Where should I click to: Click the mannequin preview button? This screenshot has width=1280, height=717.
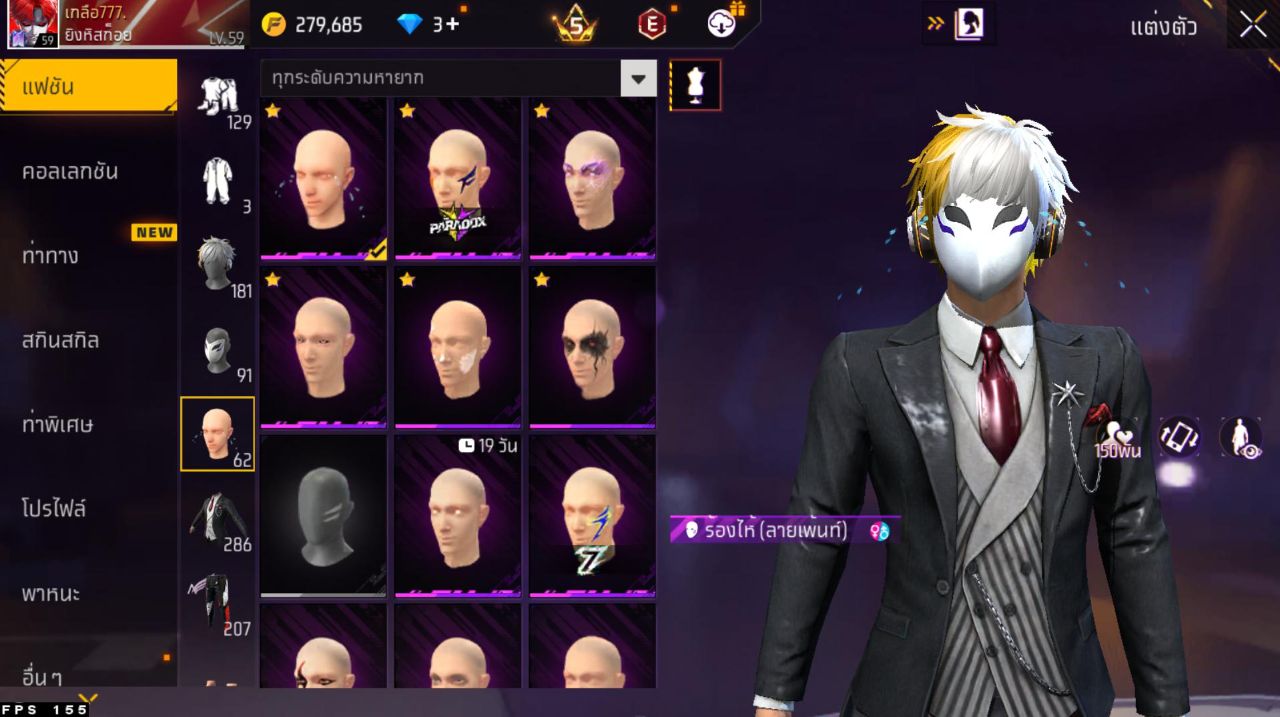pyautogui.click(x=695, y=85)
